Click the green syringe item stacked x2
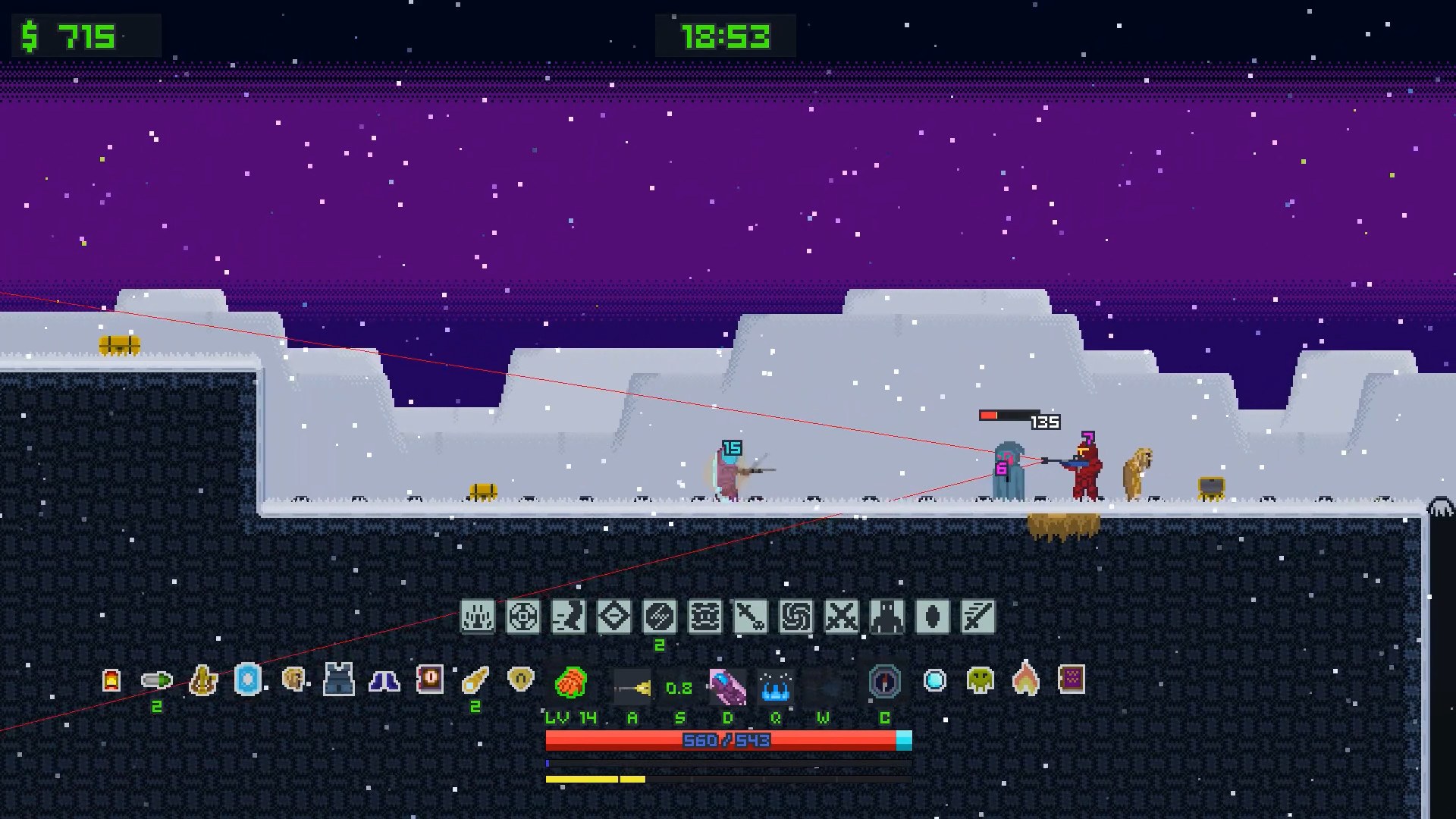Screen dimensions: 1456x819 [x=155, y=681]
